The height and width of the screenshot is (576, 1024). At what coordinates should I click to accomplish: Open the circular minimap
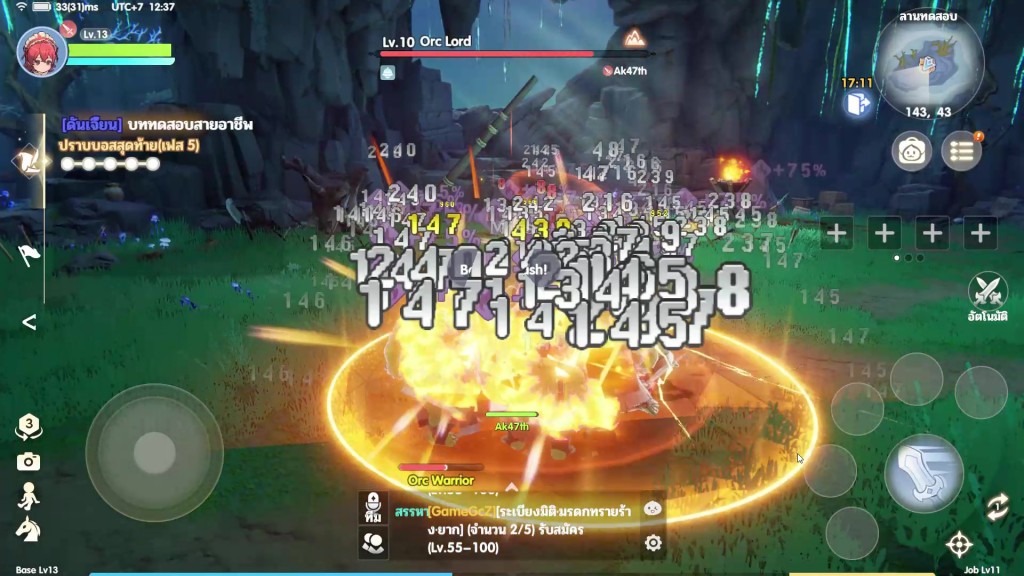tap(930, 60)
